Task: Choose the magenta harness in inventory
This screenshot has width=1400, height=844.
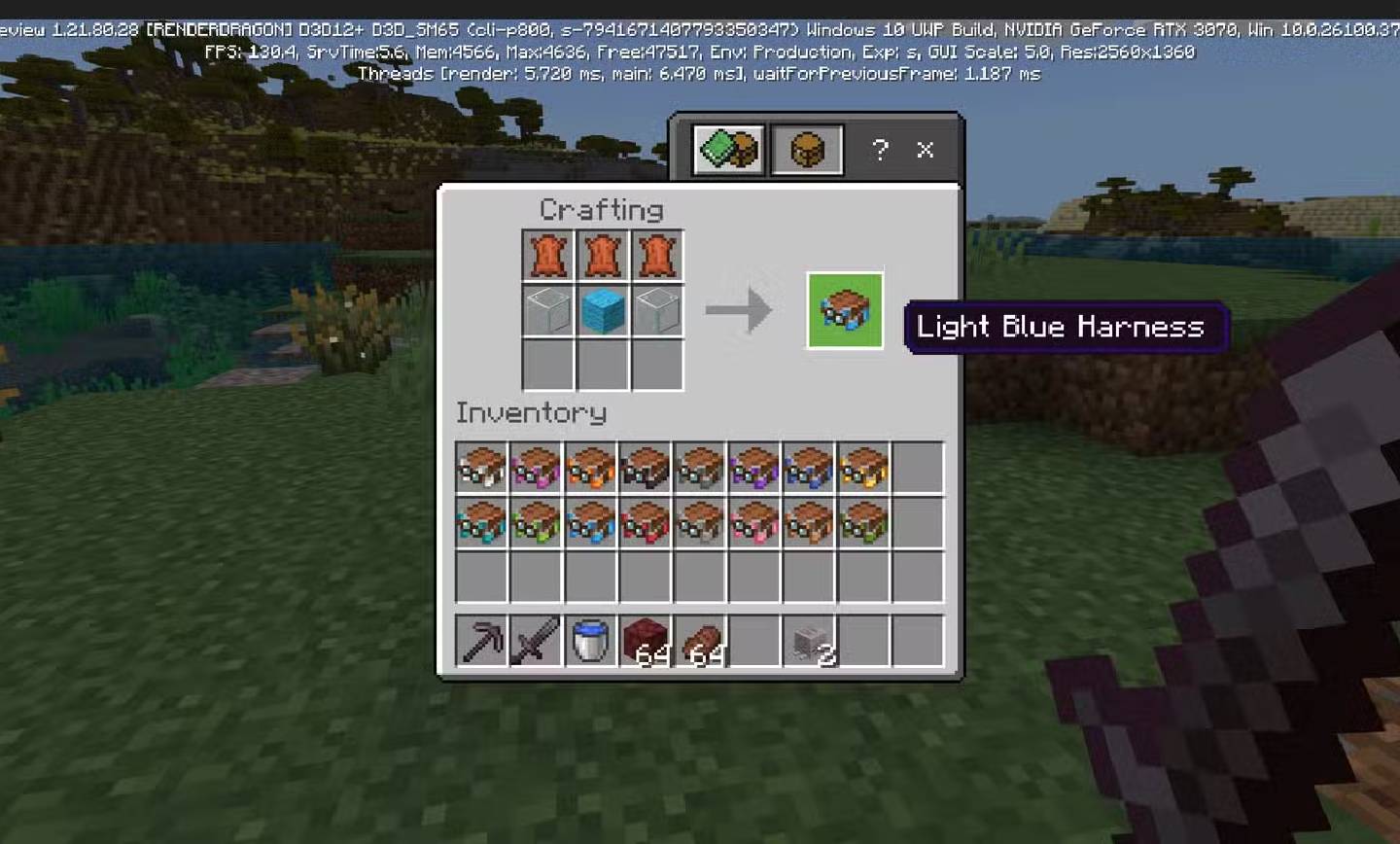Action: 537,468
